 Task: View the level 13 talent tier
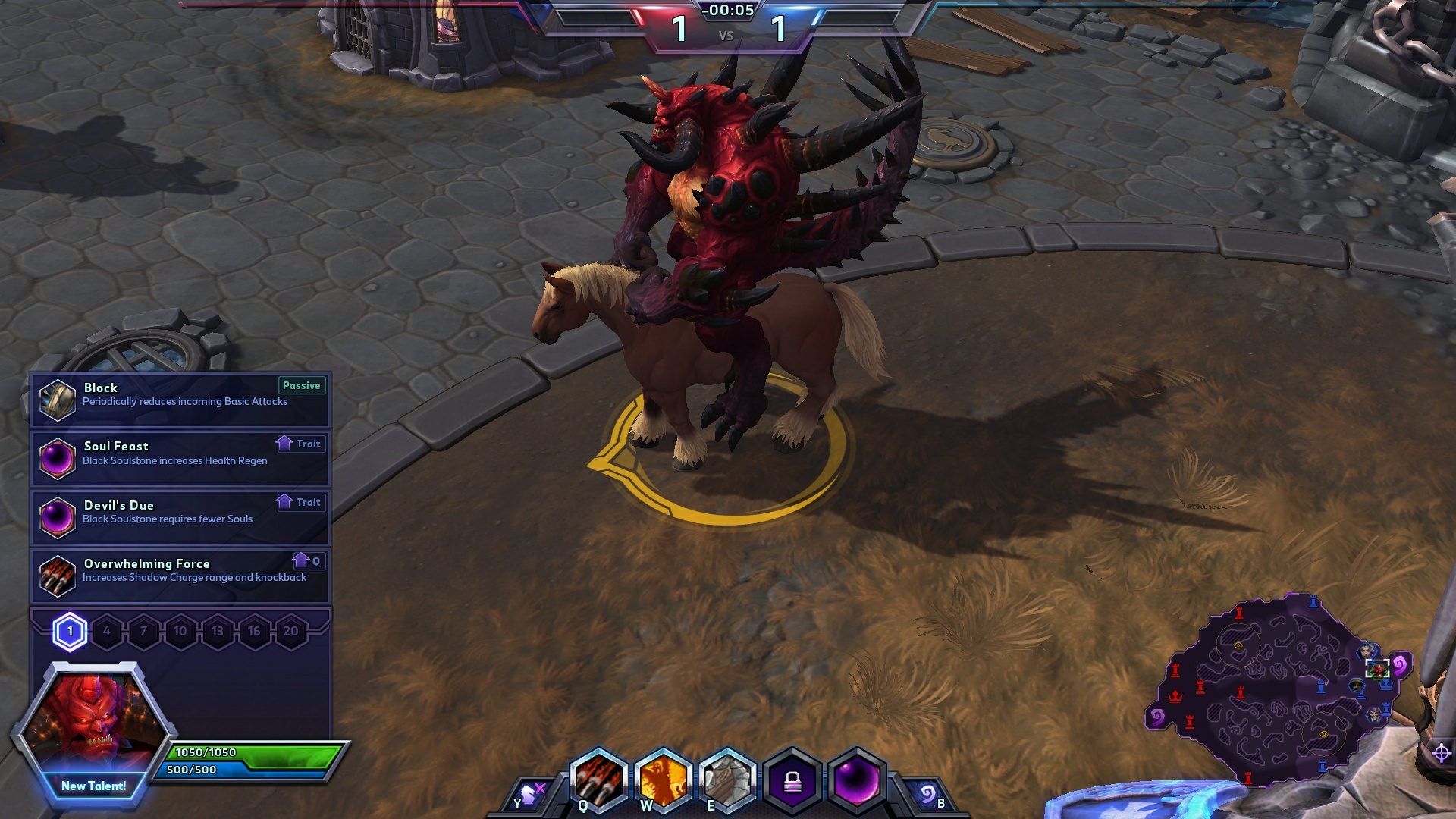(x=217, y=632)
